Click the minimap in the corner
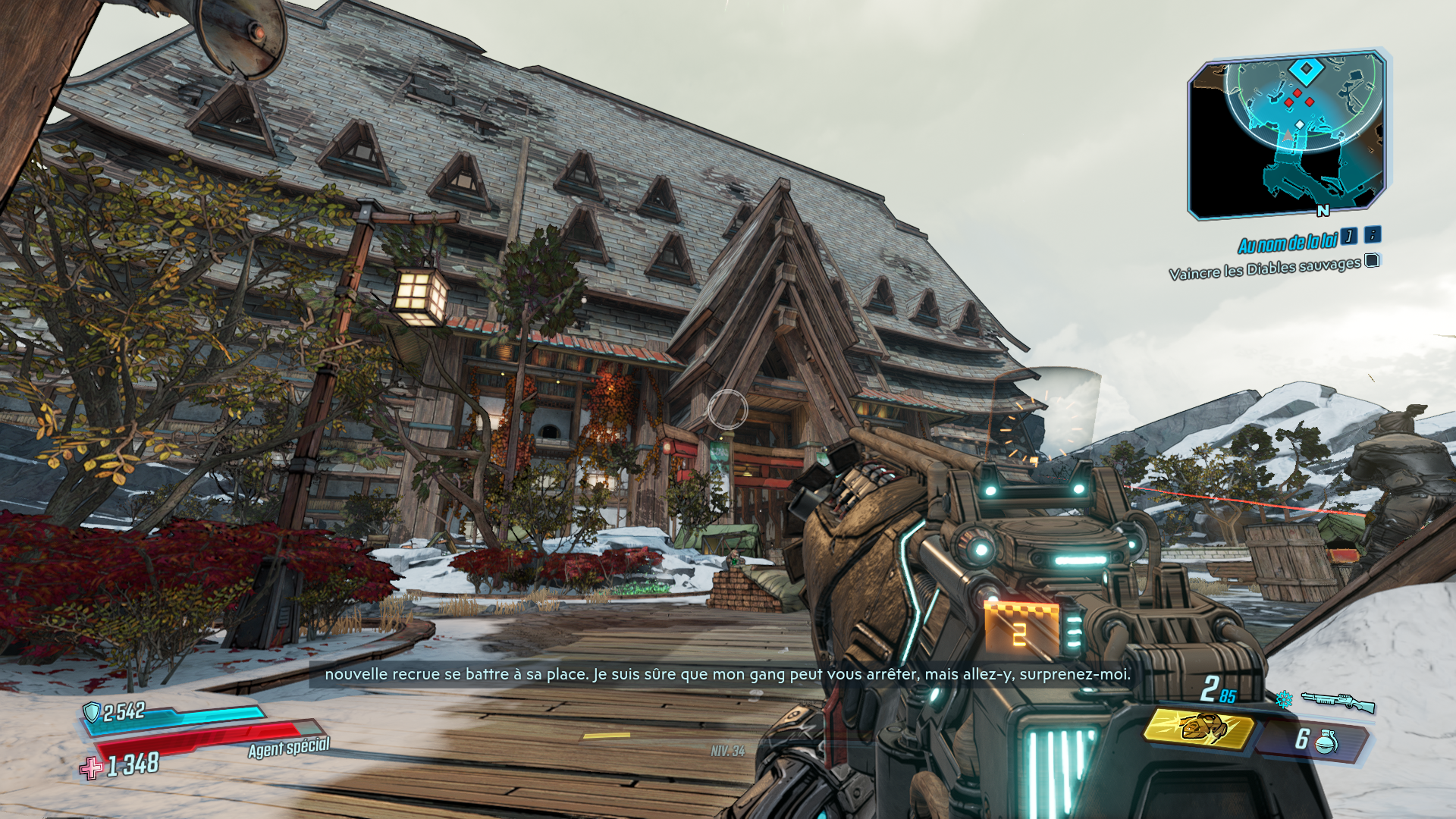The image size is (1456, 819). click(1287, 134)
